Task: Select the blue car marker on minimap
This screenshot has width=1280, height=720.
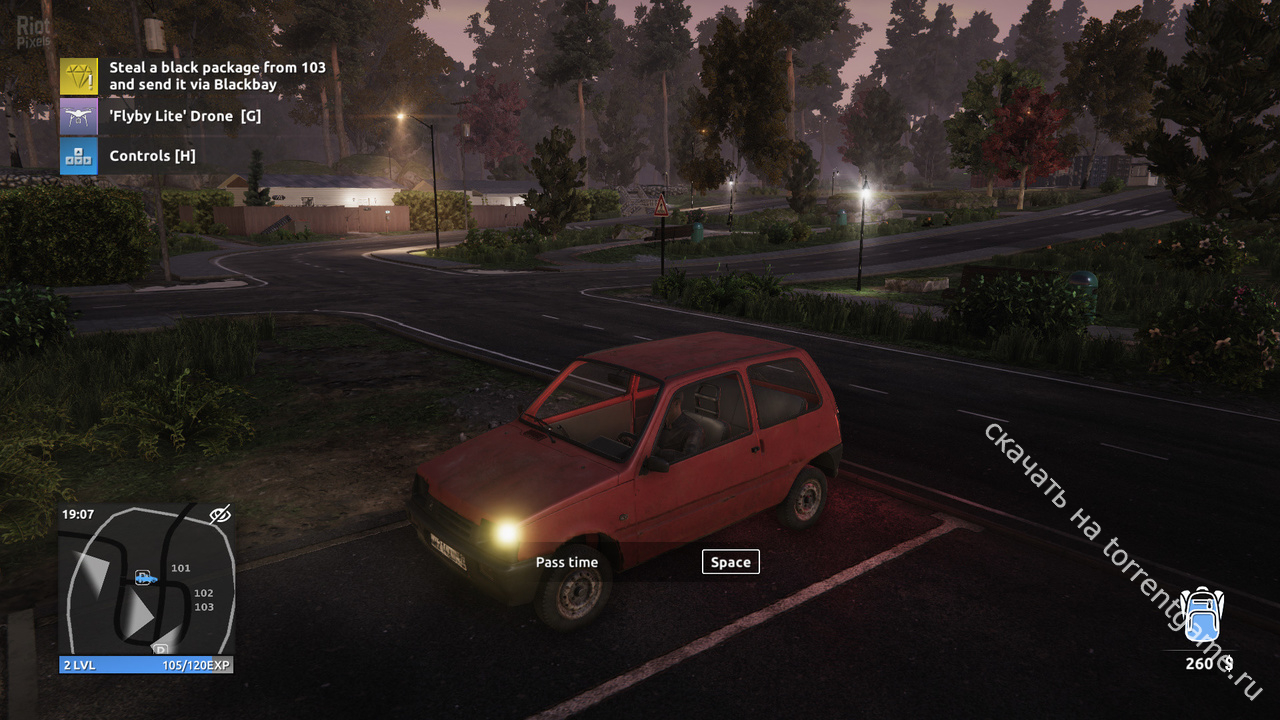Action: pos(145,577)
